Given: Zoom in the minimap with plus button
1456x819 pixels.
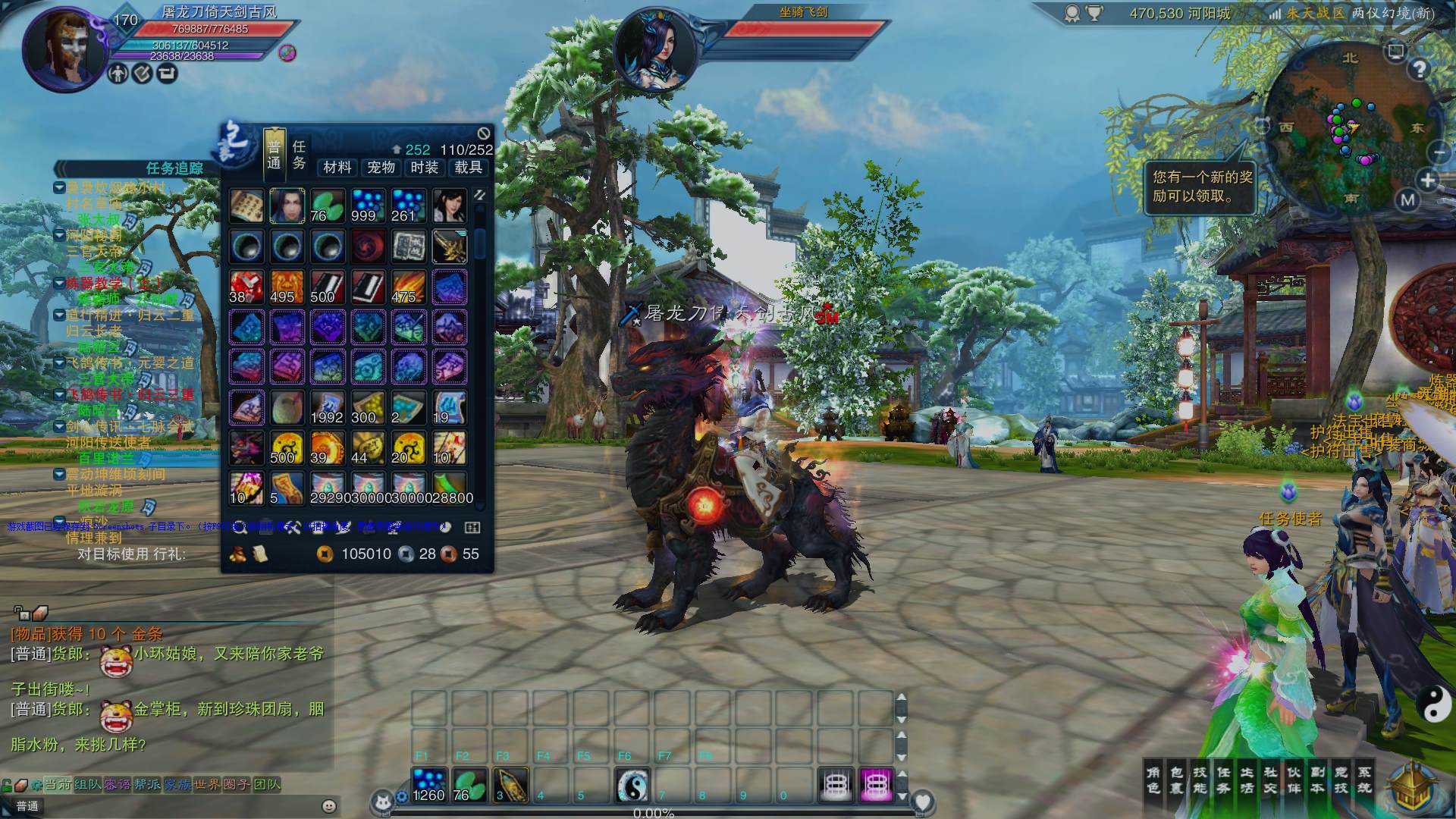Looking at the screenshot, I should (1428, 180).
